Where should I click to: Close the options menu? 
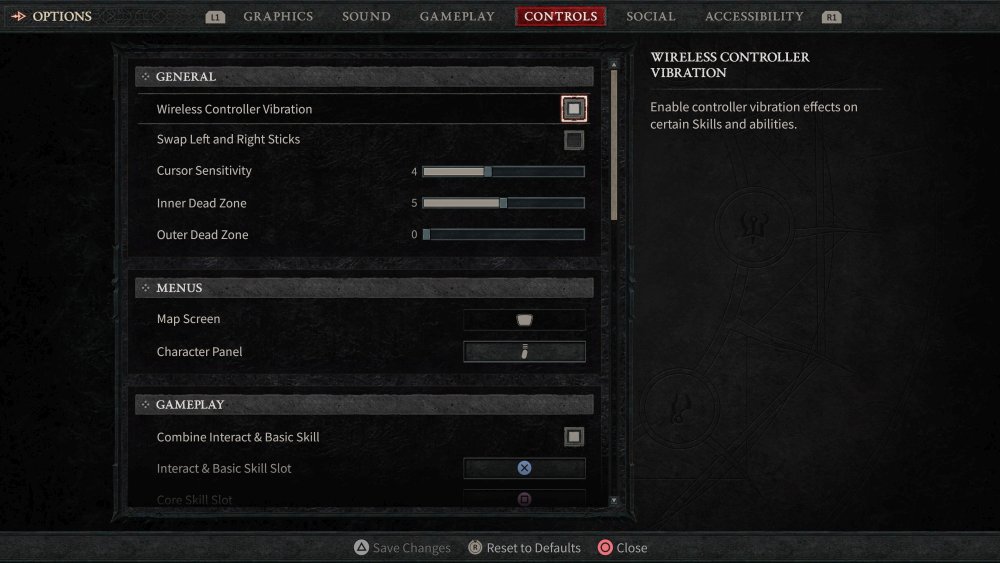tap(622, 548)
